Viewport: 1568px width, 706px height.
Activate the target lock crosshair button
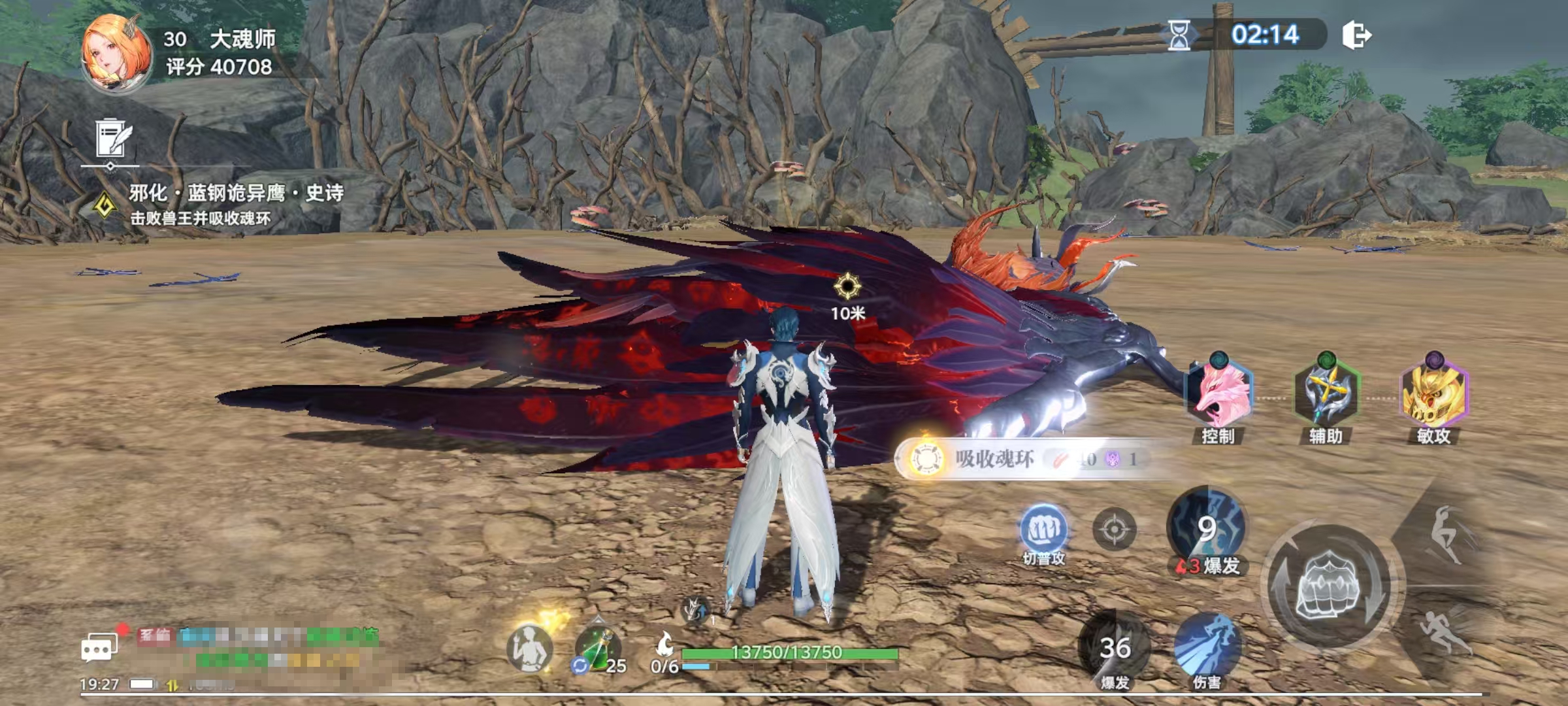(x=1115, y=529)
